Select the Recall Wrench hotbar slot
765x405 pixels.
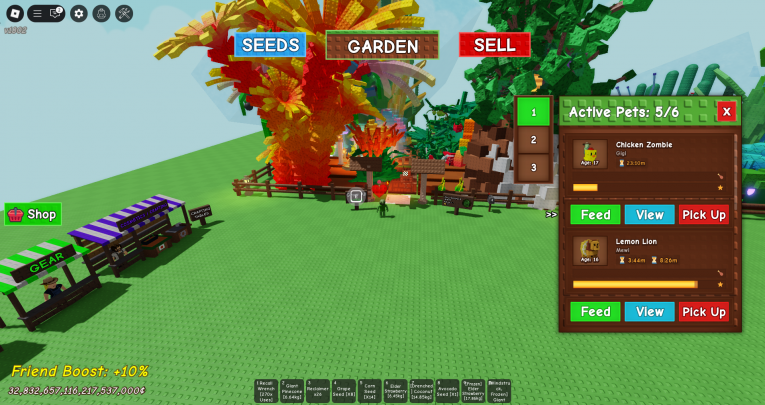[x=265, y=391]
